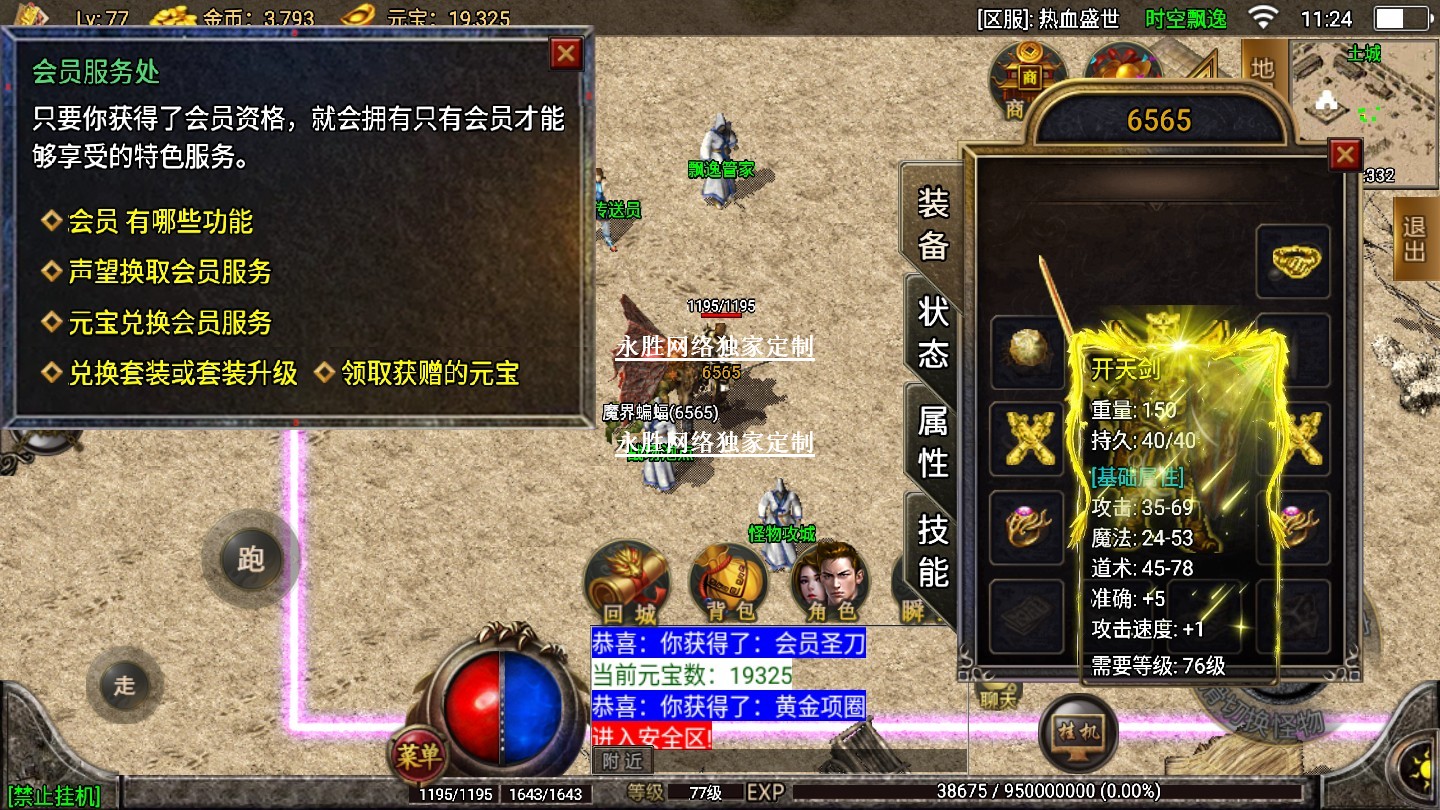Screen dimensions: 1440x810
Task: Choose 元宝兑换会员服务 in the member dialog
Action: point(169,322)
